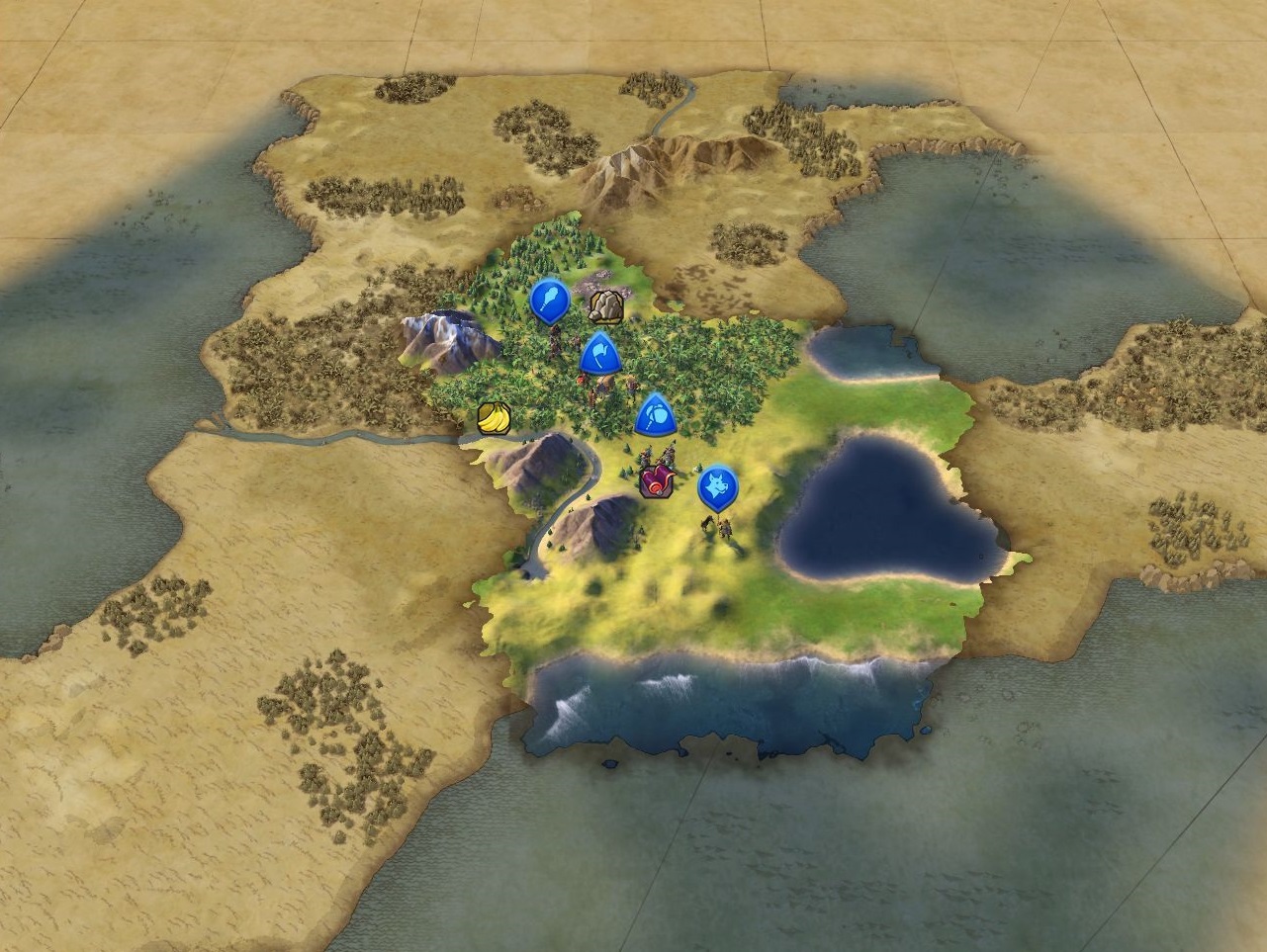Click the Bananas resource icon
1267x952 pixels.
pos(494,419)
